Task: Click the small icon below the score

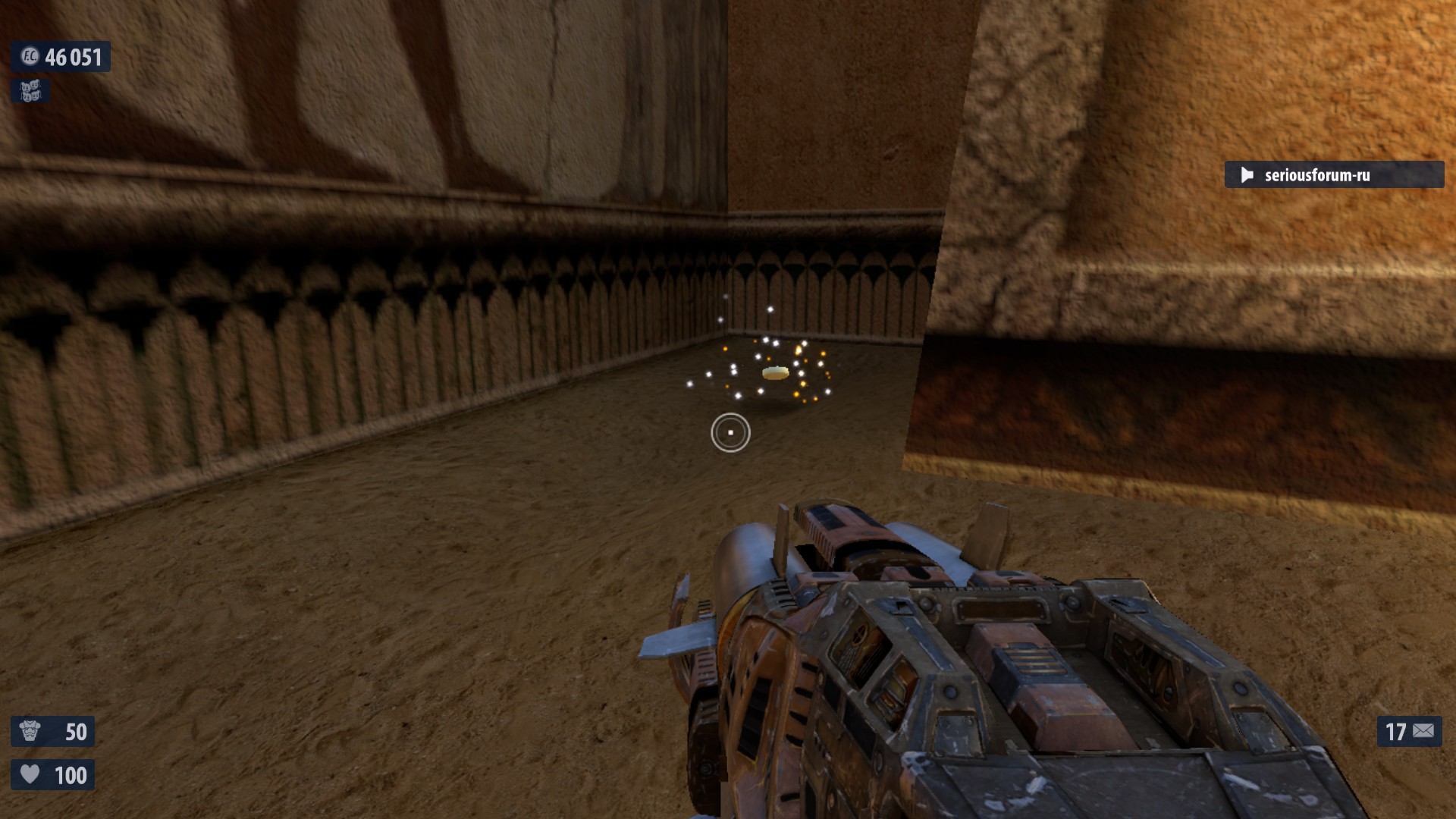Action: 30,91
